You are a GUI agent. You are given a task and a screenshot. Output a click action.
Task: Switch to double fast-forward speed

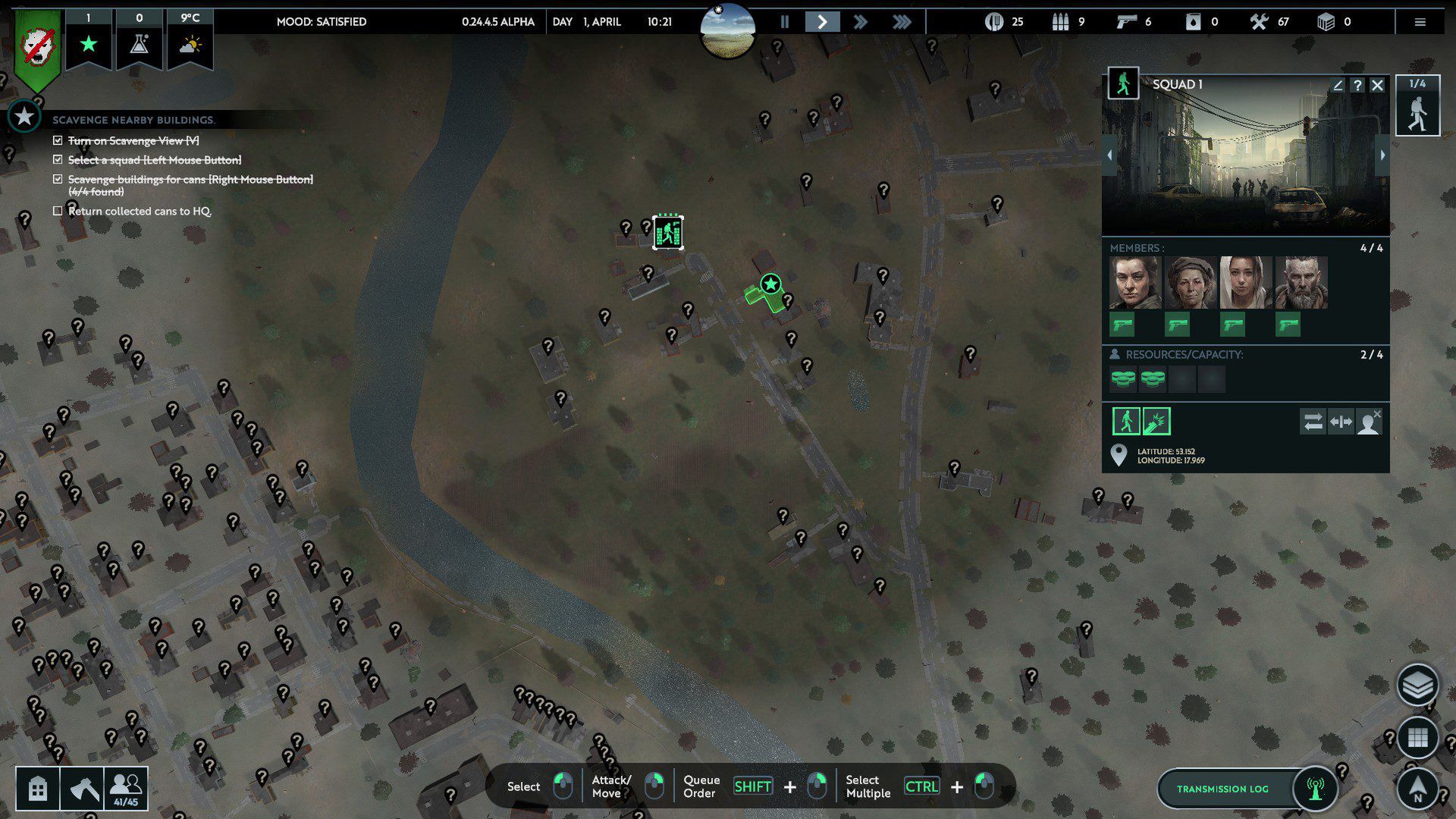point(861,22)
